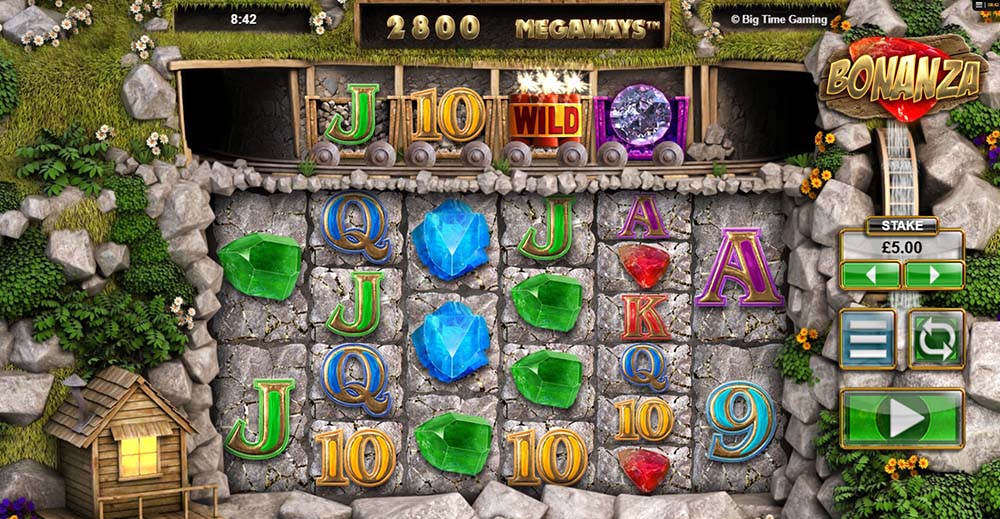Open the menu with the three-lines button

(867, 339)
